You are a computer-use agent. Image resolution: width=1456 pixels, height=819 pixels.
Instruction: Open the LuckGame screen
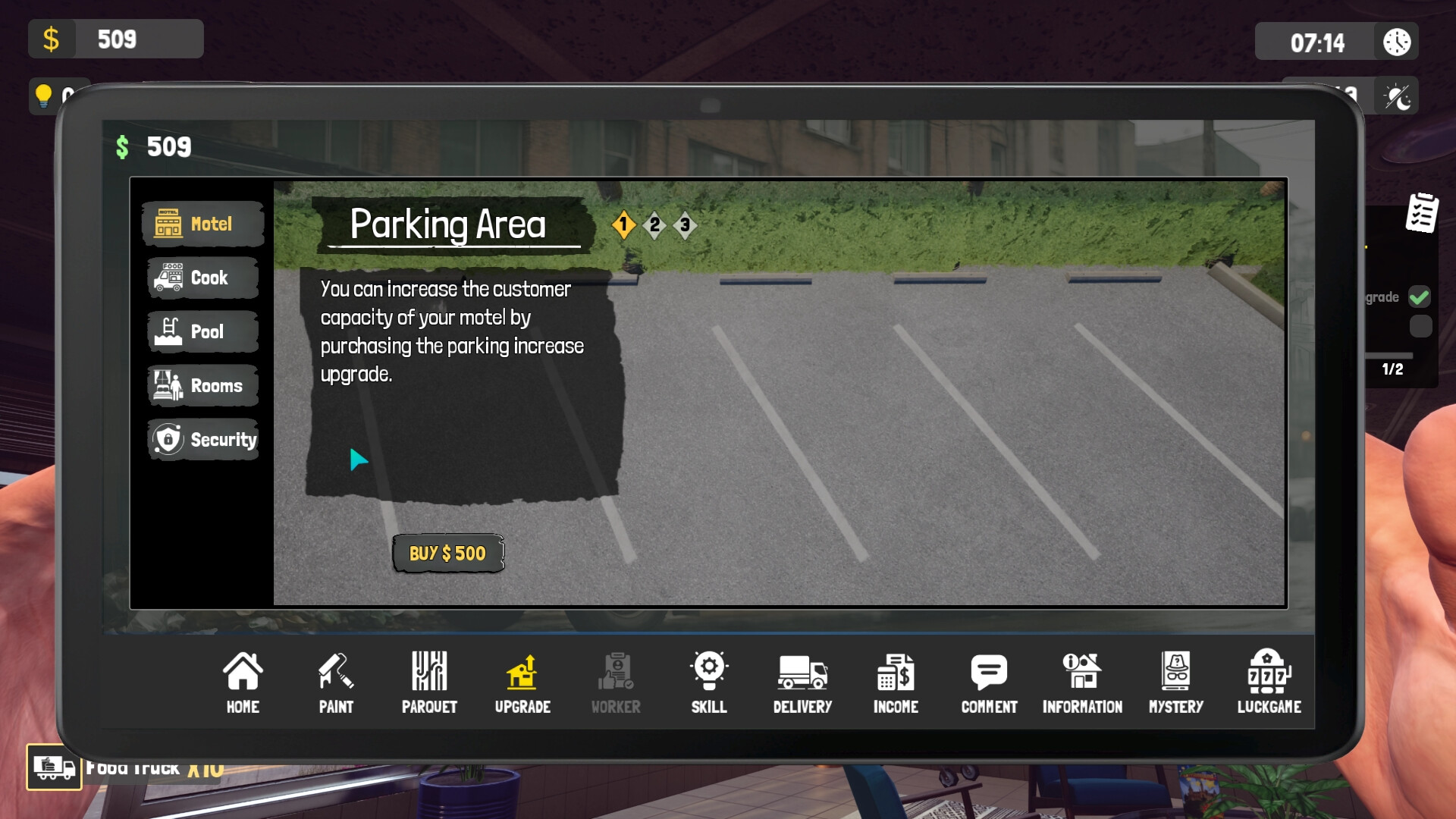click(x=1269, y=681)
